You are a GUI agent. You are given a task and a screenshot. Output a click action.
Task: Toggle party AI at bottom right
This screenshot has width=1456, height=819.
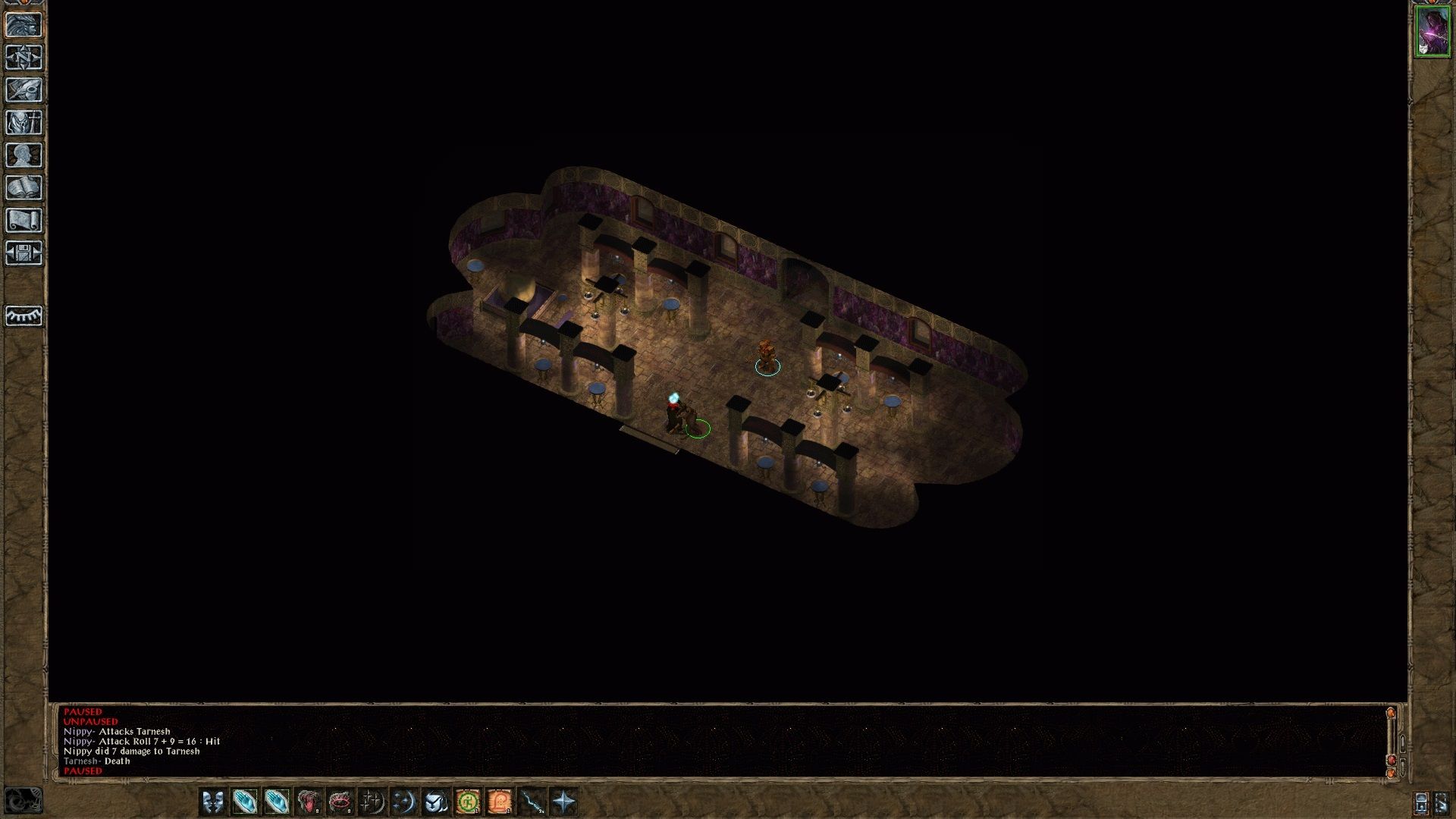coord(1442,803)
